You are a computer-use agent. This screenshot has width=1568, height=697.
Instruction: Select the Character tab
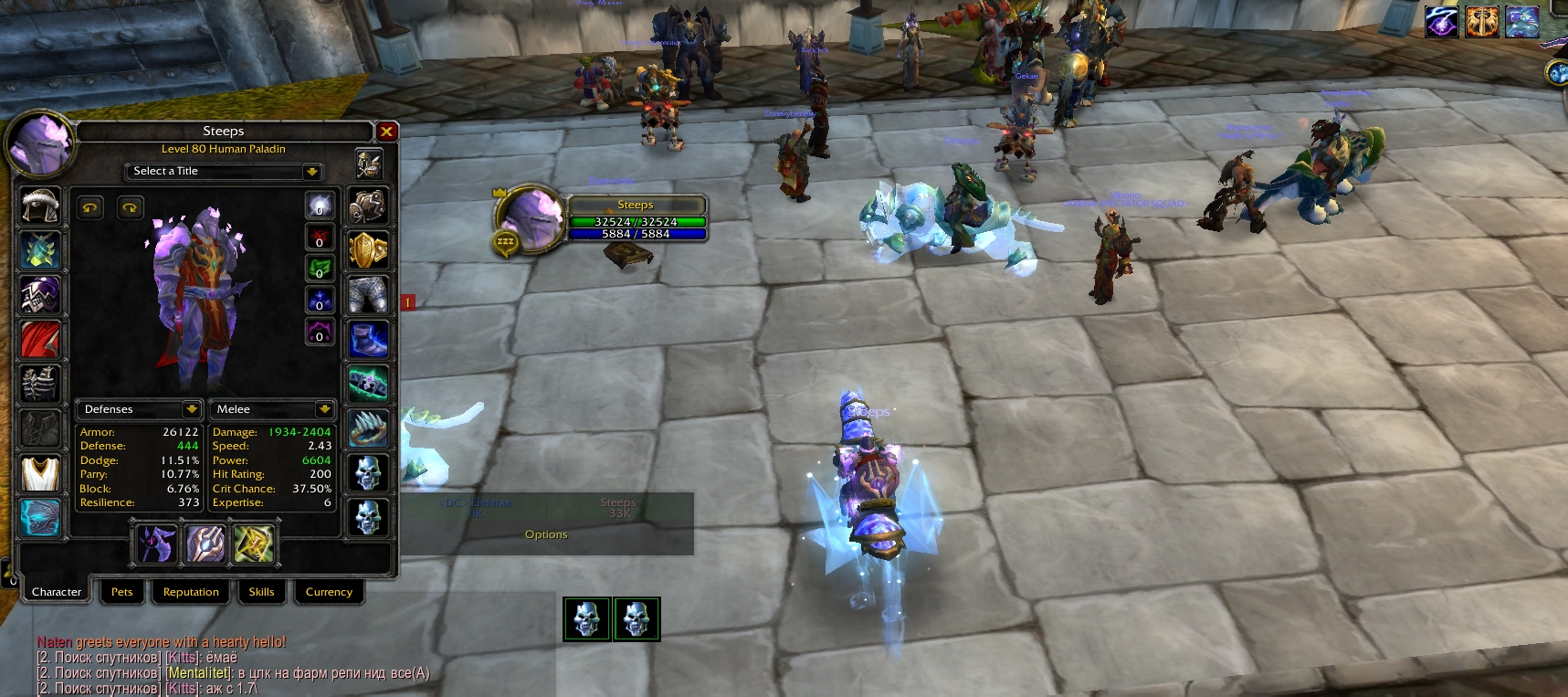[x=57, y=592]
